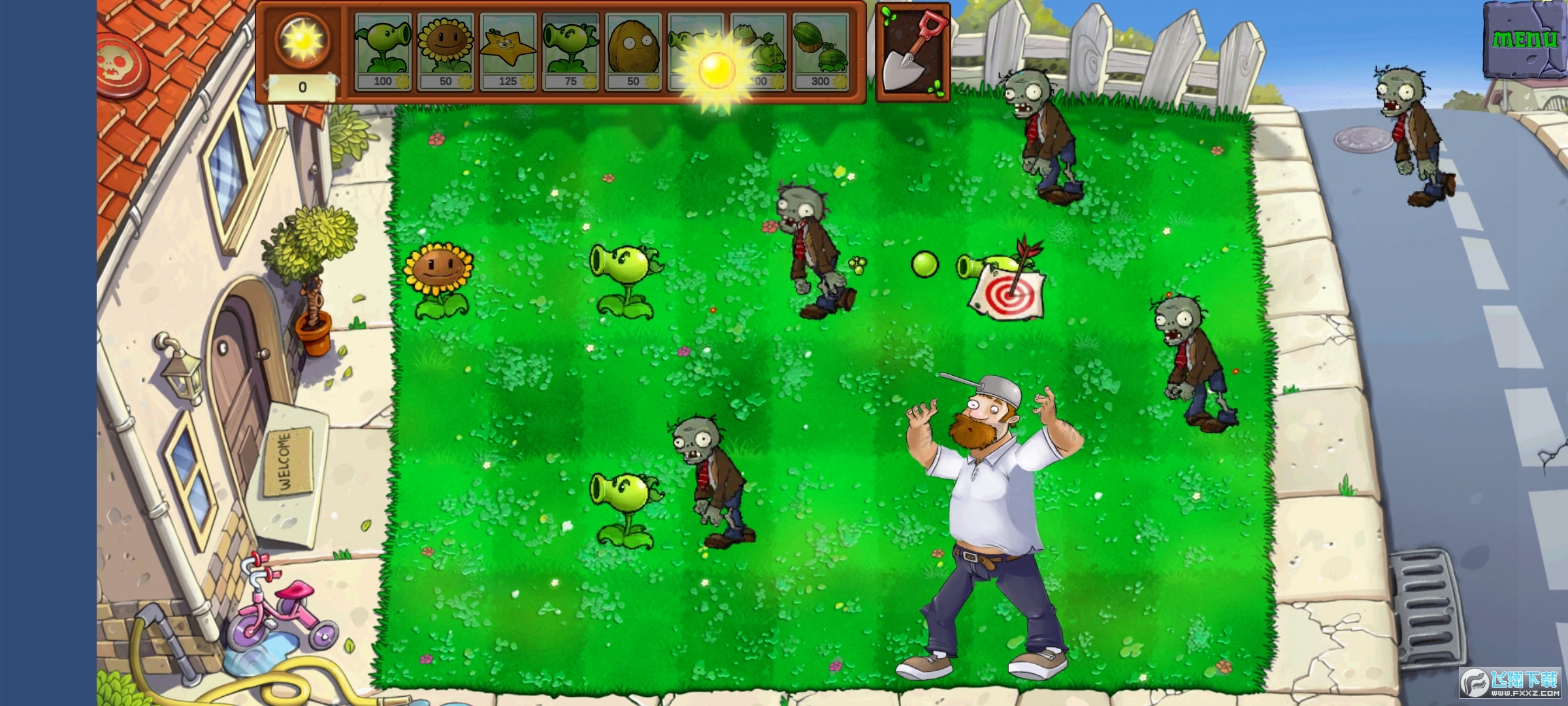This screenshot has width=1568, height=706.
Task: Choose the Melon-pult seed packet costing 300
Action: [x=821, y=52]
